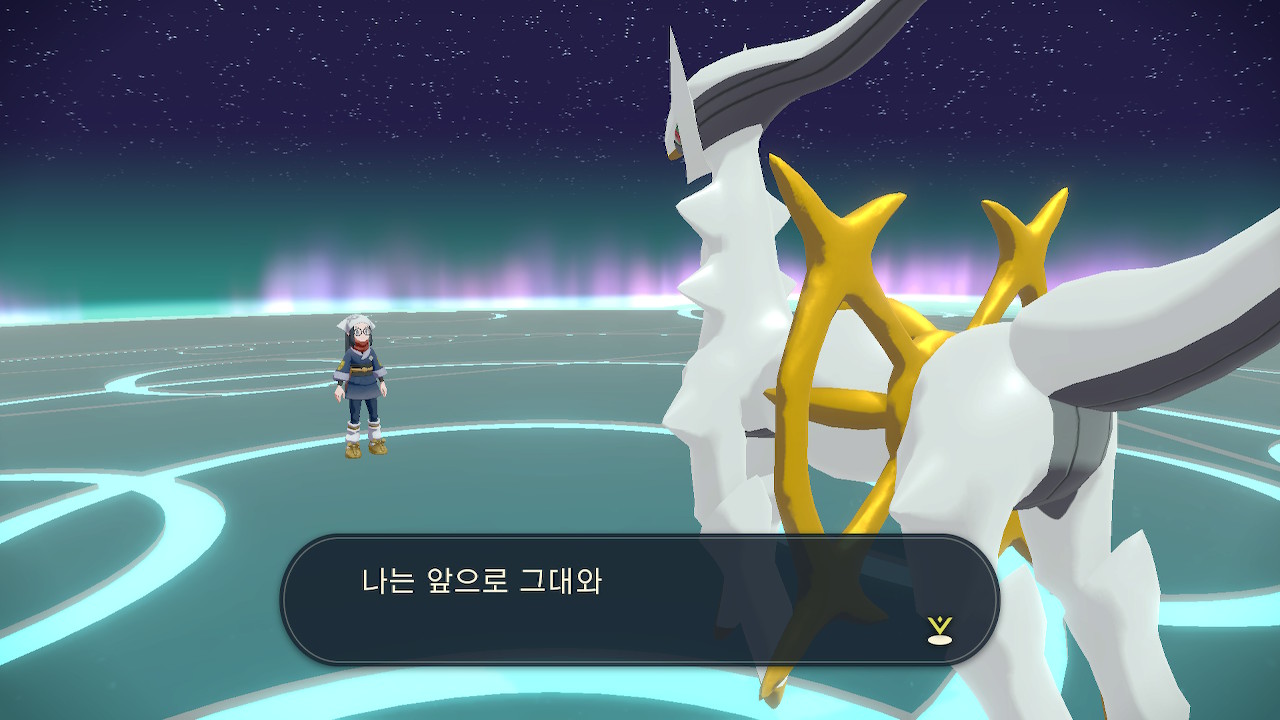
Task: Click the dialogue box reading 나는 앞으로 그대와
Action: pyautogui.click(x=639, y=599)
